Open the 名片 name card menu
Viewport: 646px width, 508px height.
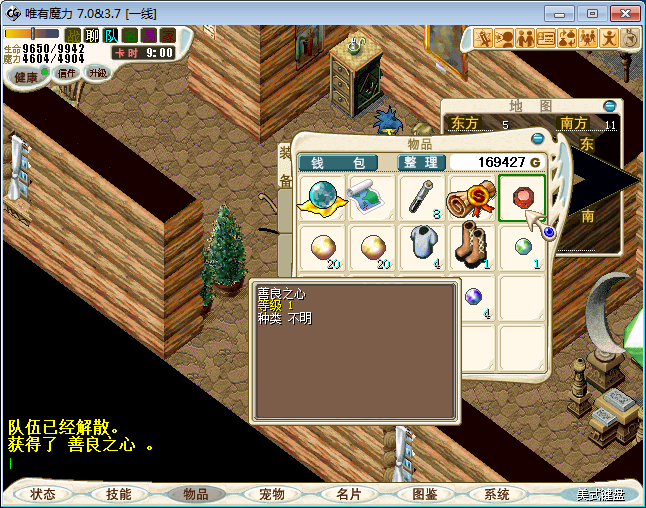348,494
